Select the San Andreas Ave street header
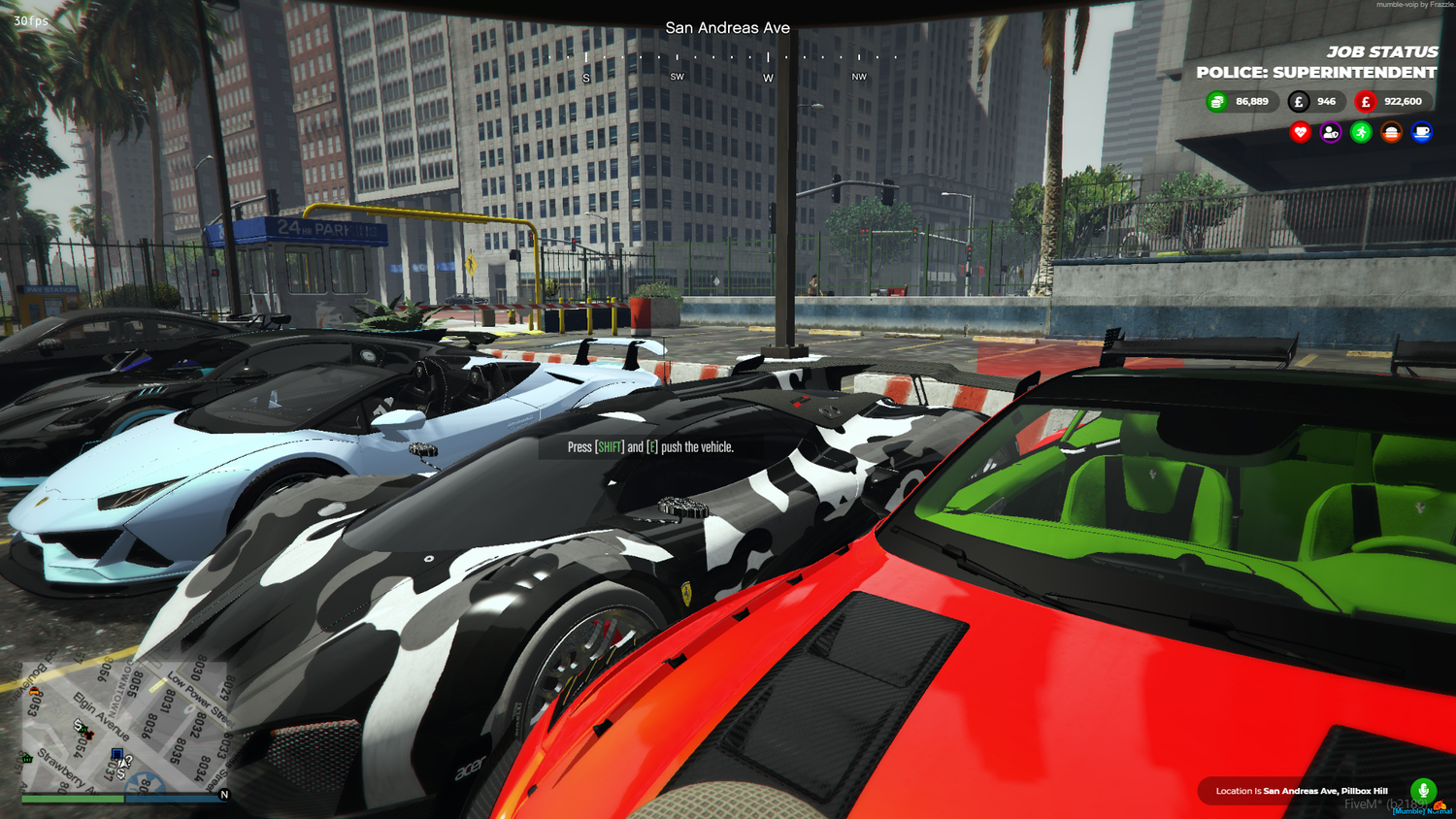1456x819 pixels. pos(728,28)
